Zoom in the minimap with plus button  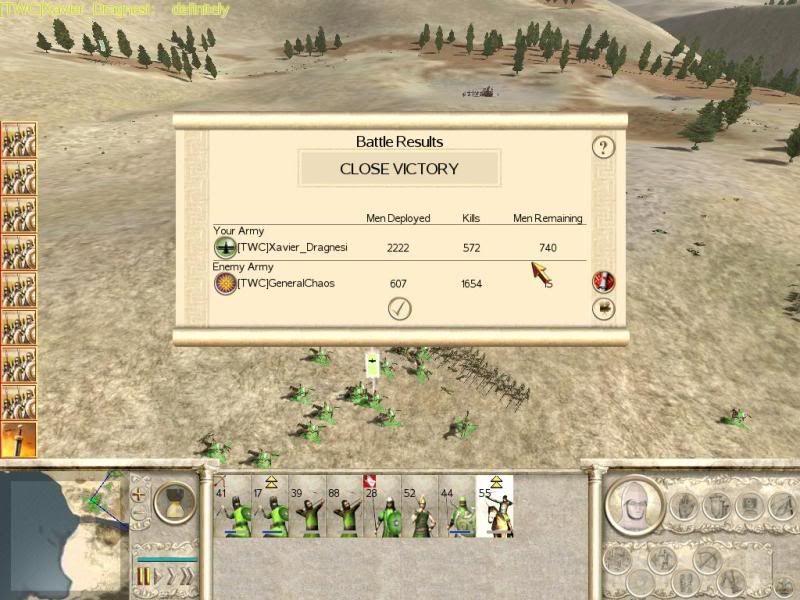coord(140,494)
